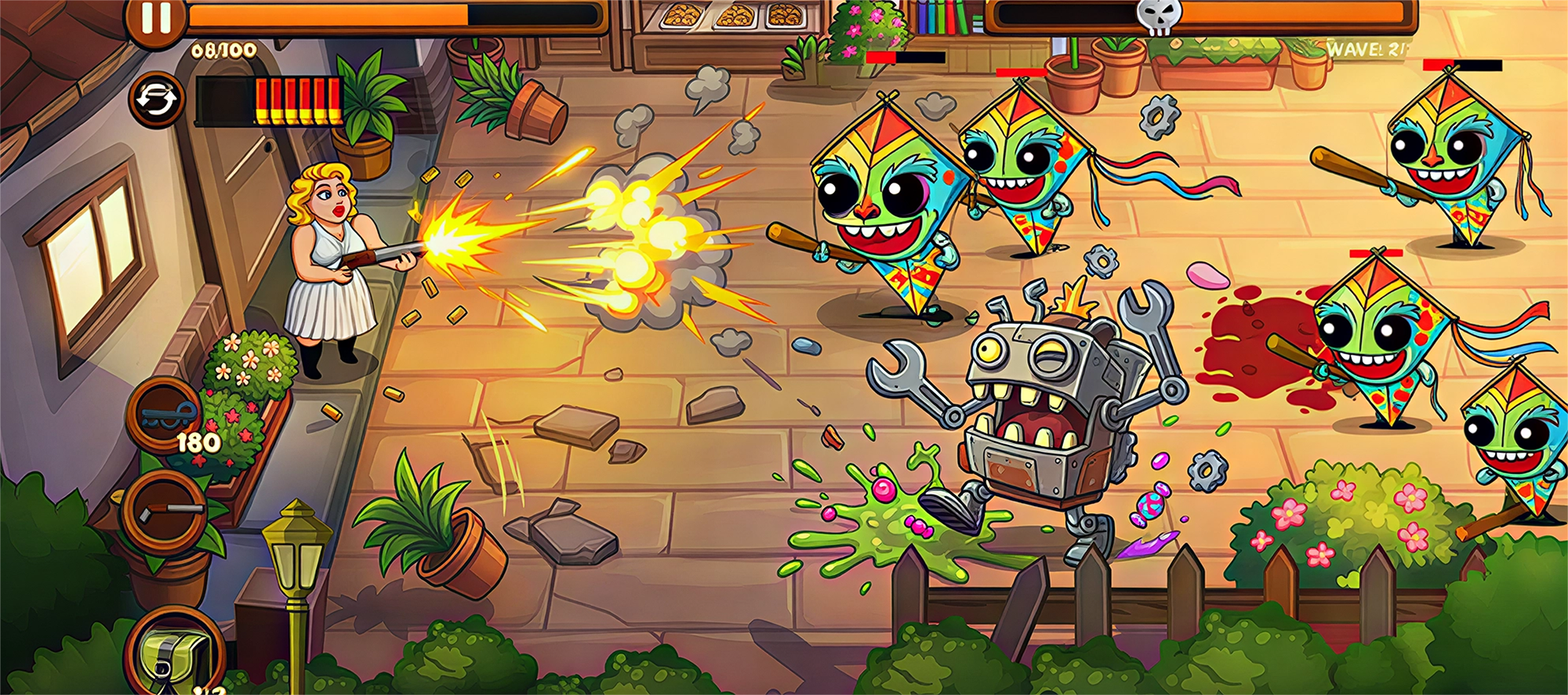Pause the game
The width and height of the screenshot is (1568, 695).
coord(155,19)
